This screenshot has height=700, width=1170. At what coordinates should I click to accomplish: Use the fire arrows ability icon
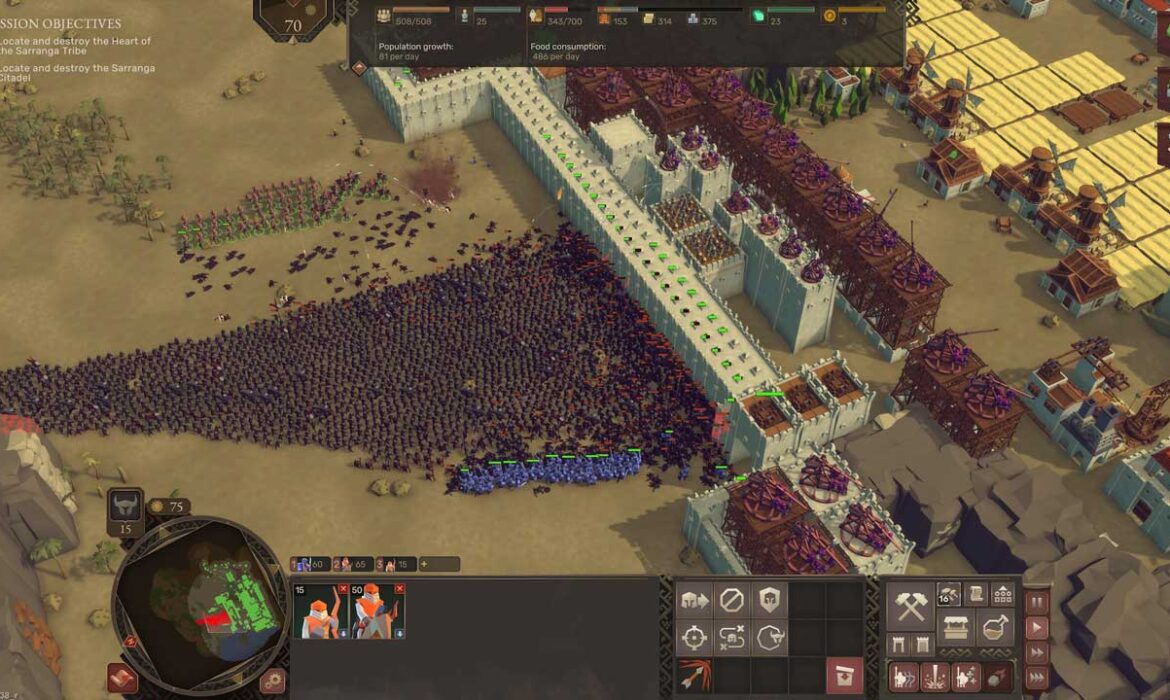click(694, 674)
